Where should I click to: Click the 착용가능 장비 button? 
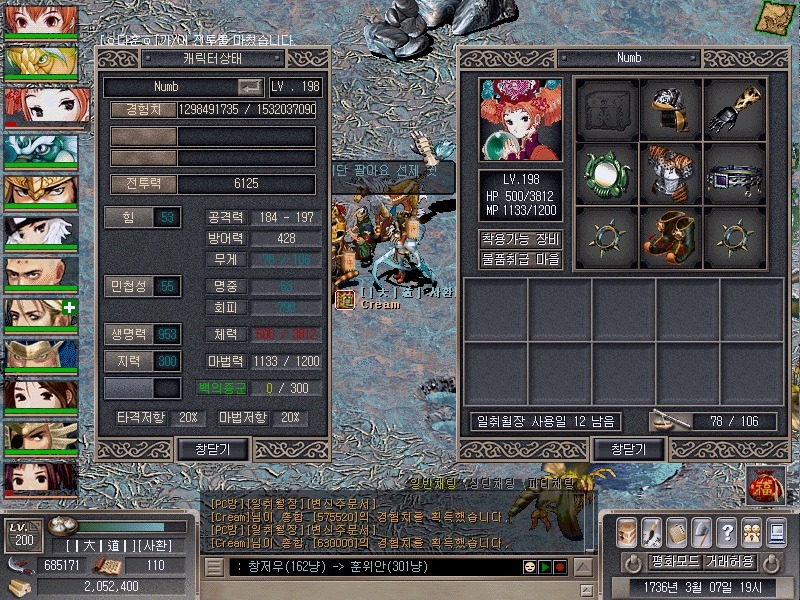pyautogui.click(x=520, y=239)
